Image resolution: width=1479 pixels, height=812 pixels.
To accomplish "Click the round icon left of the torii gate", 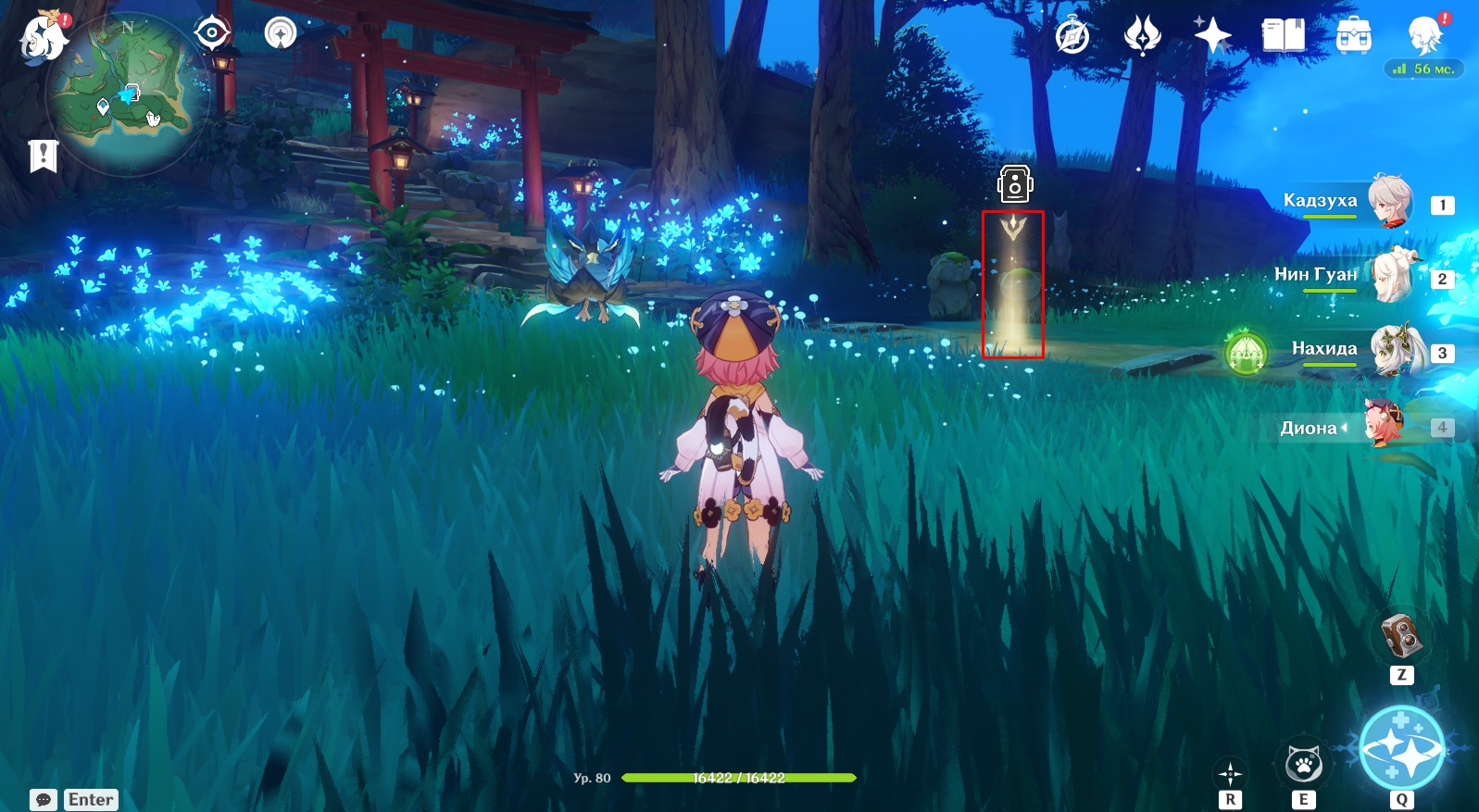I will (280, 33).
